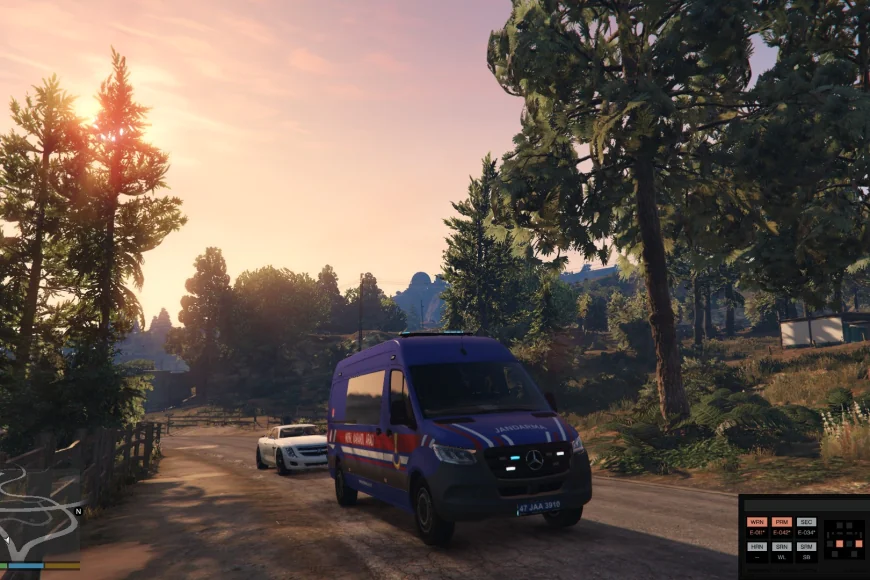Click the lightbar pattern preview grid
Viewport: 870px width, 580px height.
click(x=843, y=538)
